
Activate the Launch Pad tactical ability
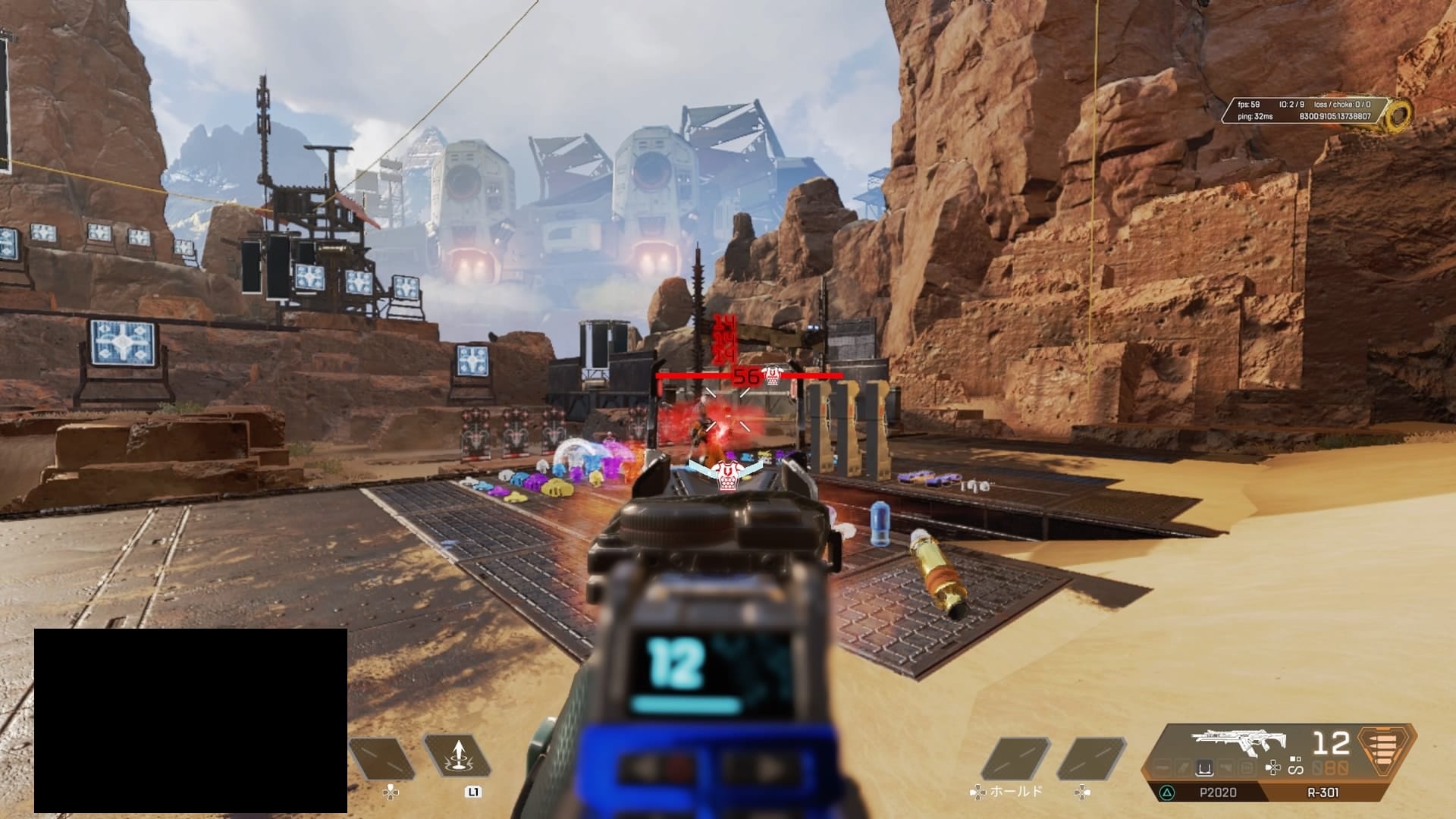pos(458,756)
